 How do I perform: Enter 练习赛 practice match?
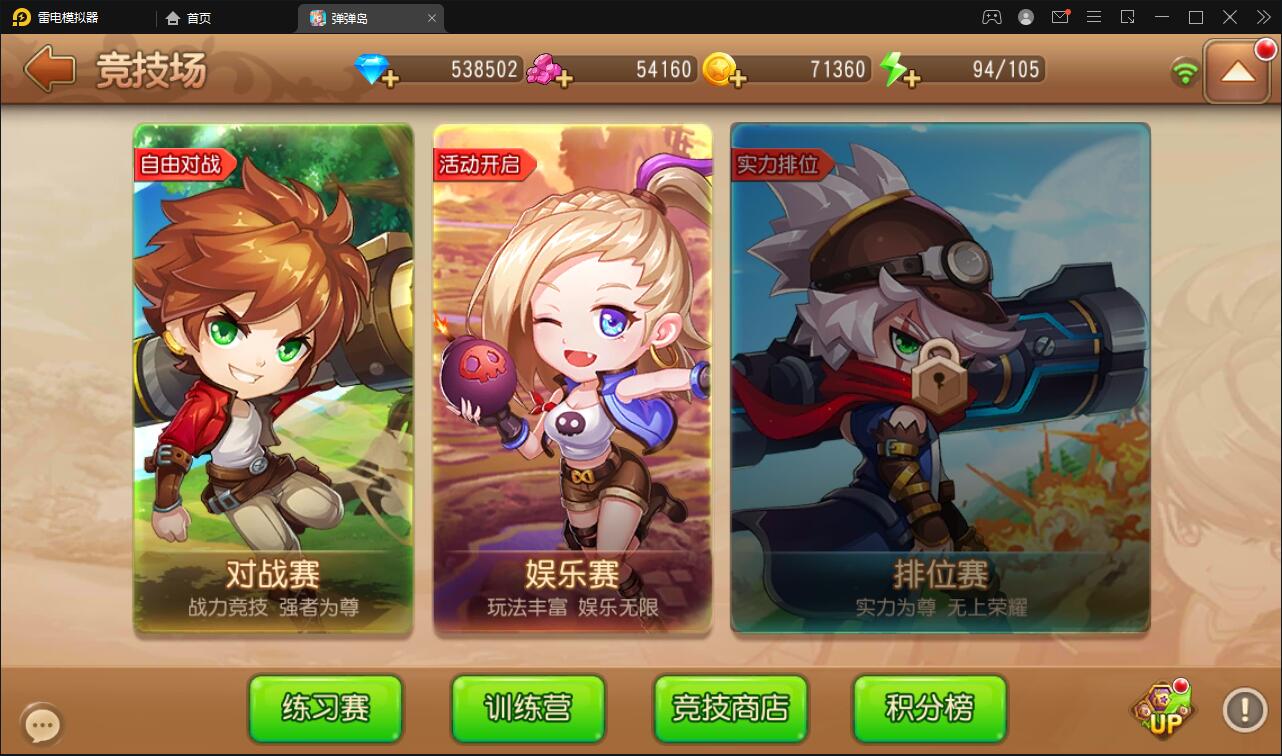[325, 709]
